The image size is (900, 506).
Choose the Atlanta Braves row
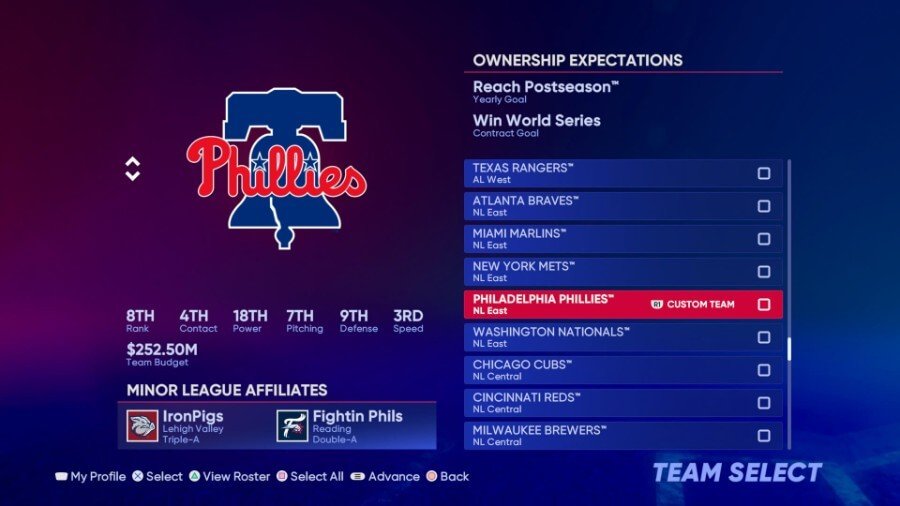click(x=600, y=206)
